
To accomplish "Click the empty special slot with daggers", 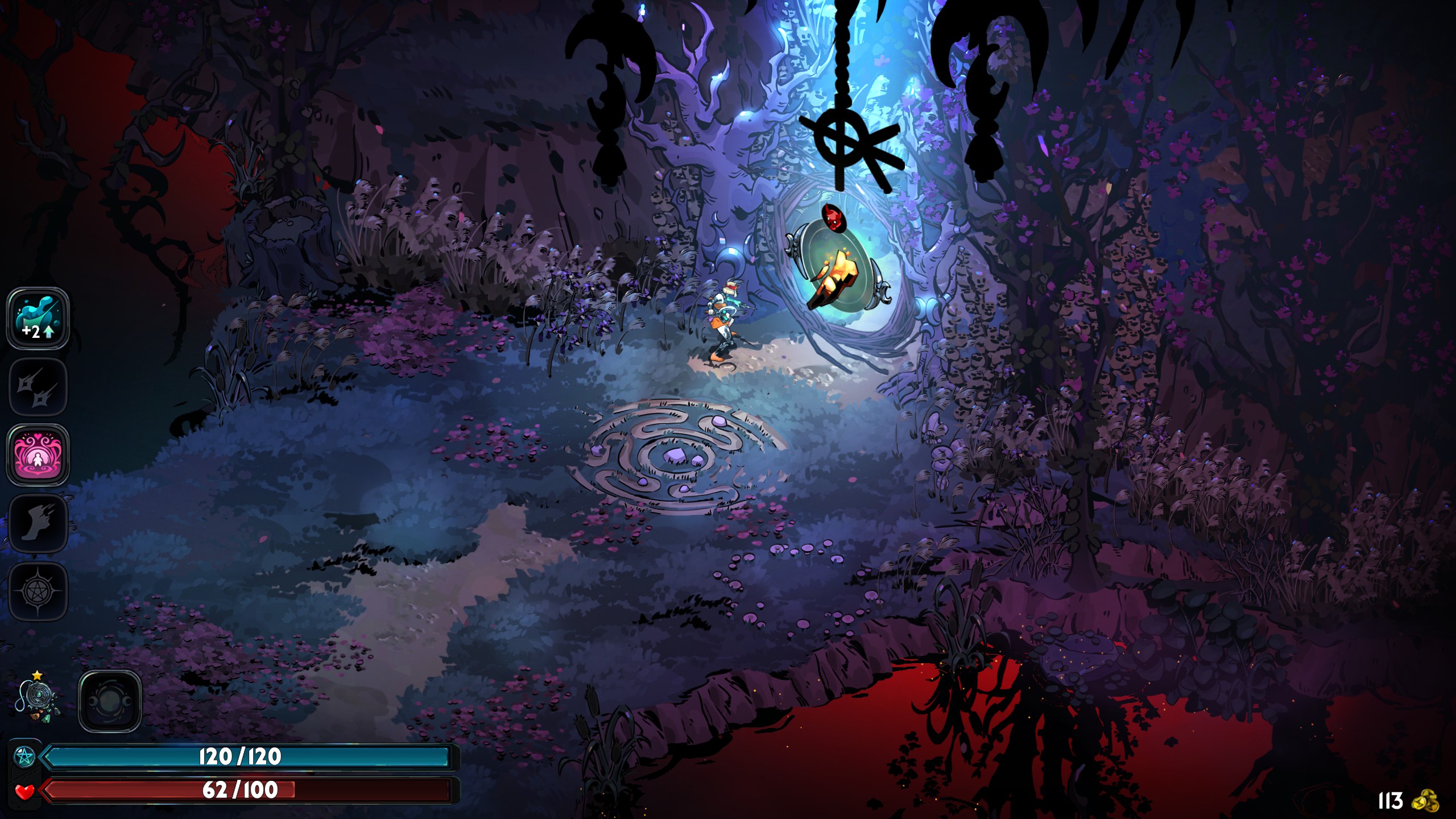I will (x=38, y=387).
